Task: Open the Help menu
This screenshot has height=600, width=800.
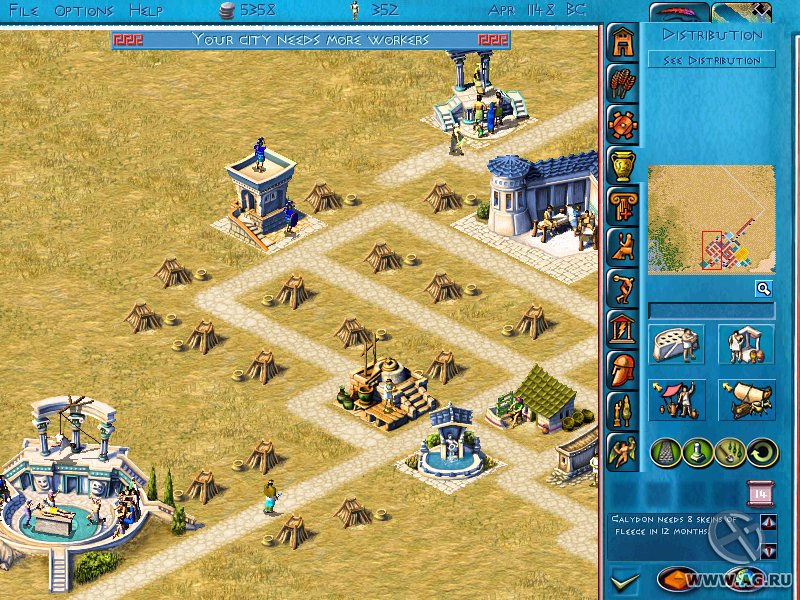Action: (x=146, y=10)
